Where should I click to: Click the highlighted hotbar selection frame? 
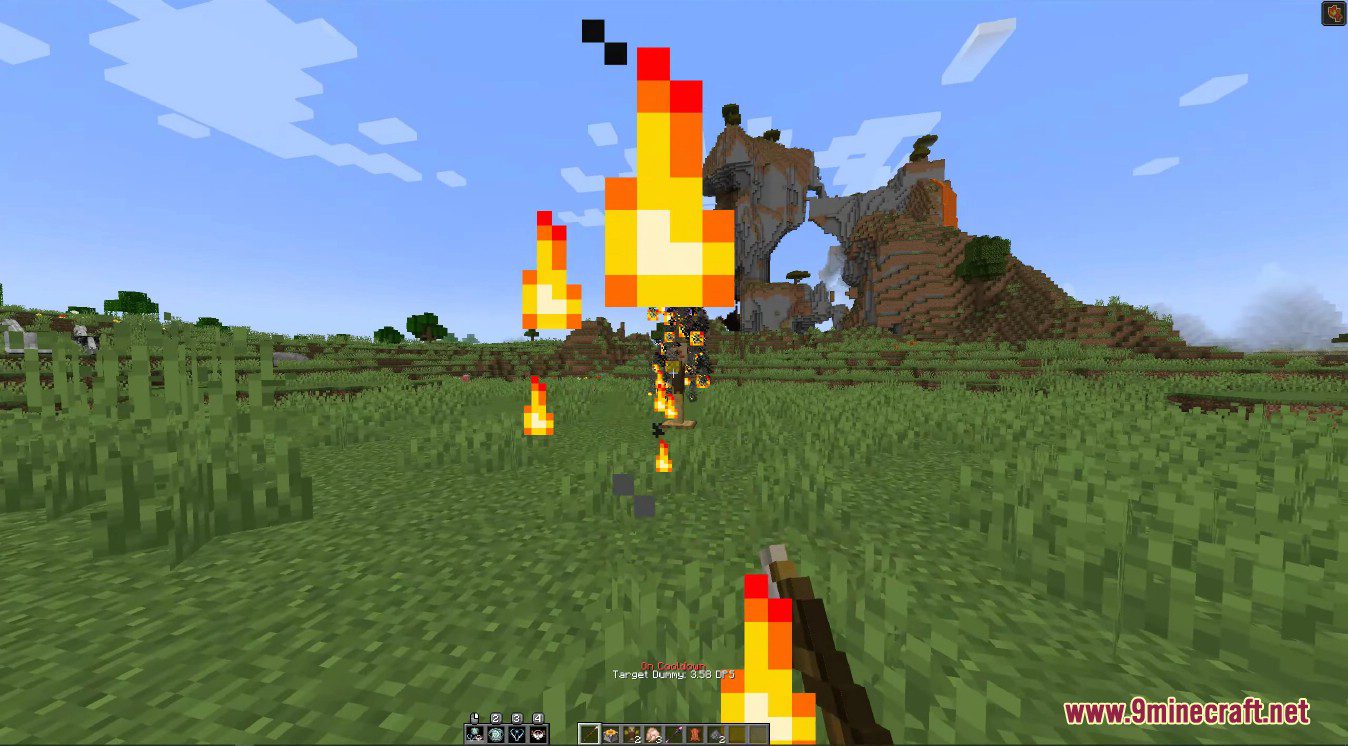589,733
